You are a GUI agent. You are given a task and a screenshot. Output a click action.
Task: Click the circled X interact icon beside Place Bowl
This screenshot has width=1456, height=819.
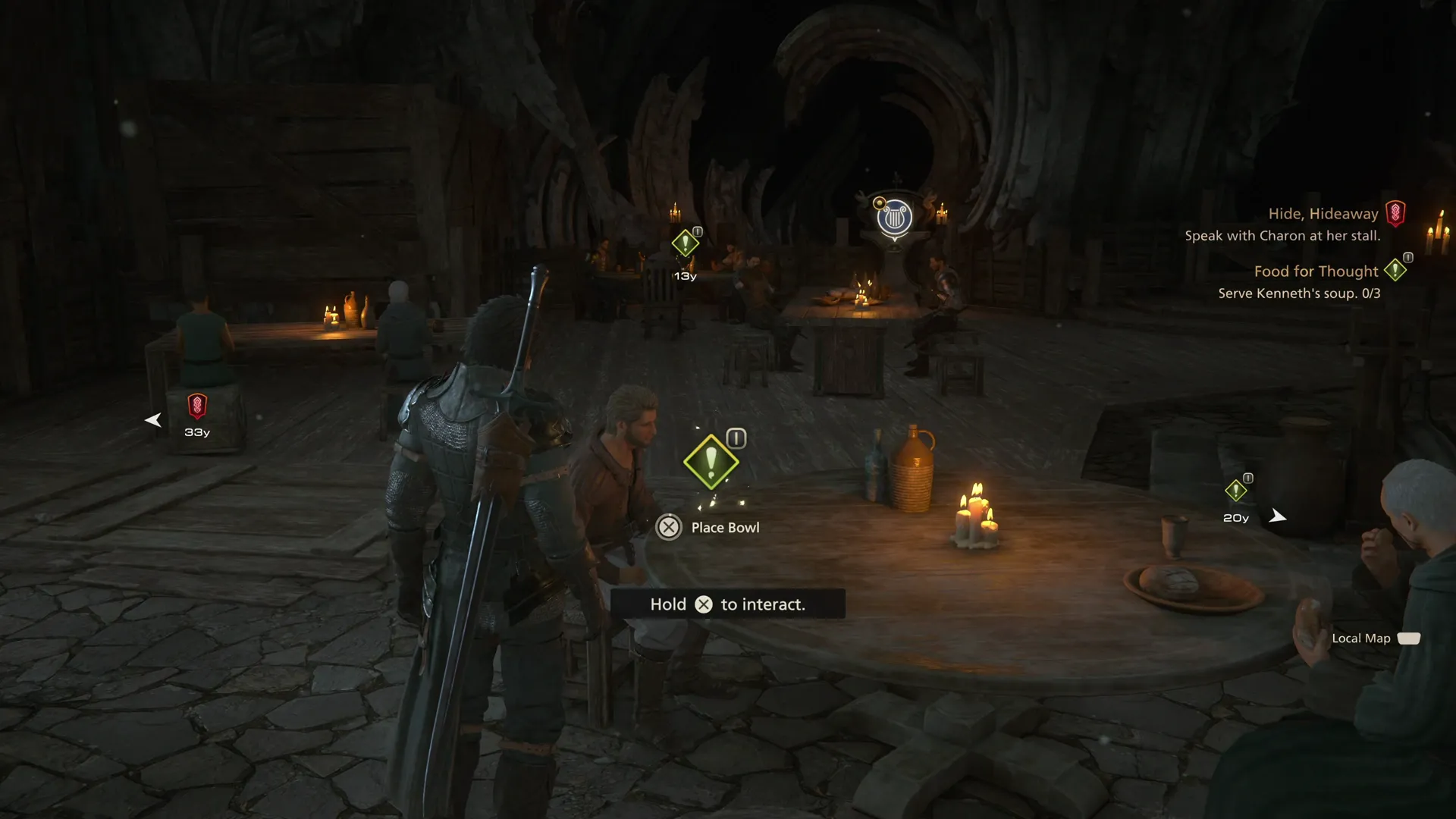pos(668,527)
